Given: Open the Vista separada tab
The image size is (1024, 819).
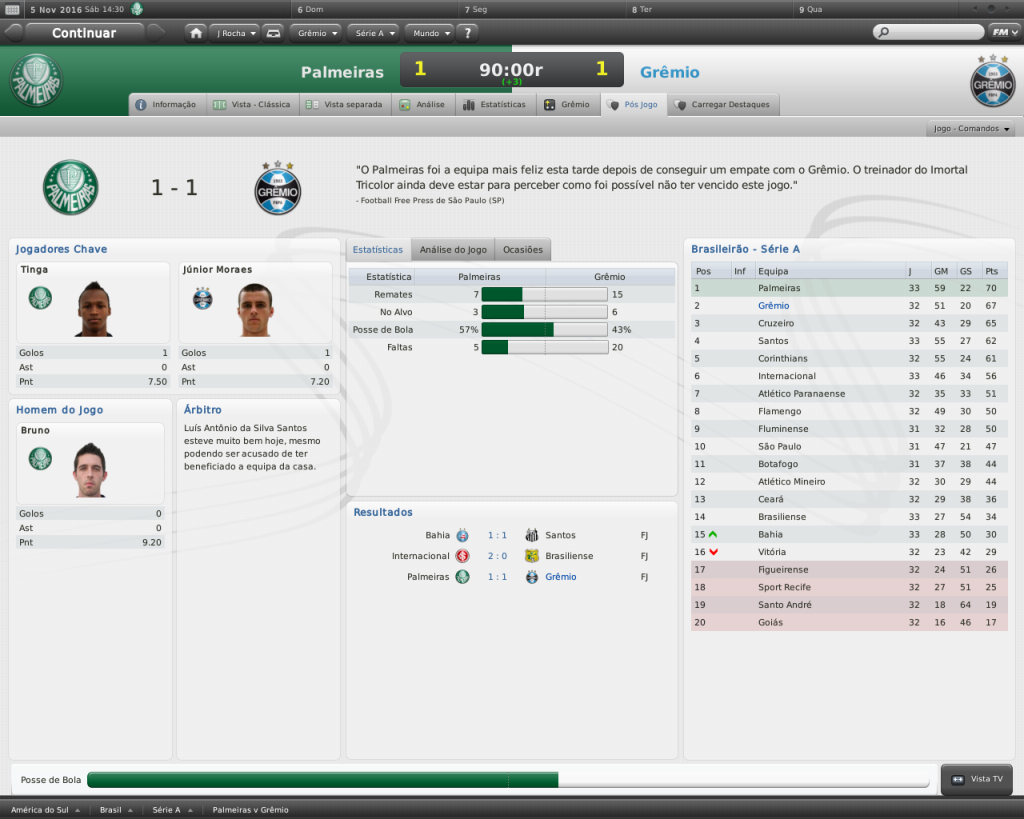Looking at the screenshot, I should click(x=345, y=104).
